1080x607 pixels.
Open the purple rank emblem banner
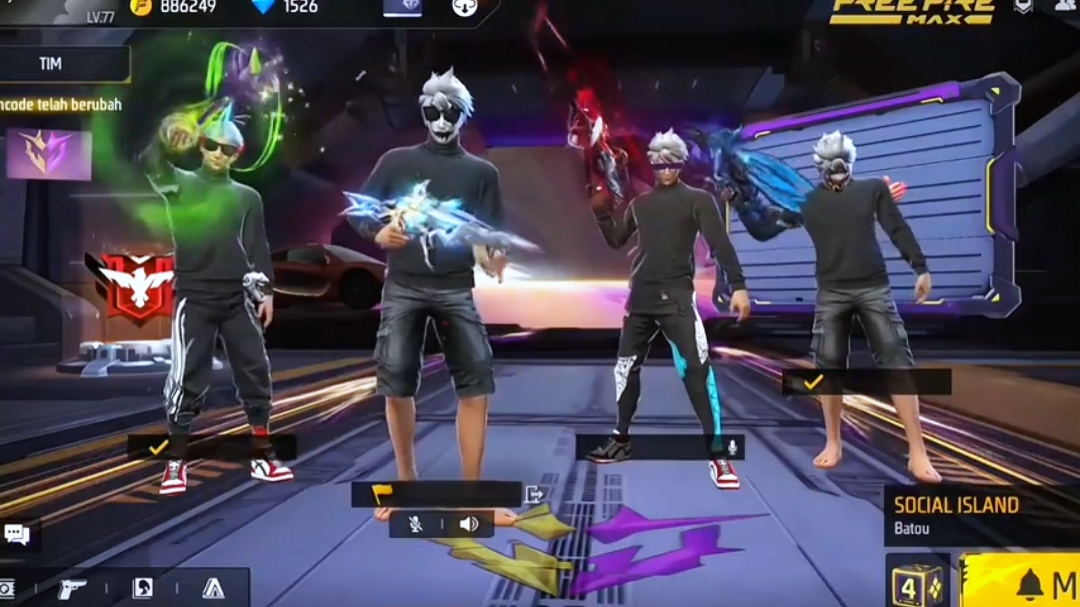coord(48,154)
